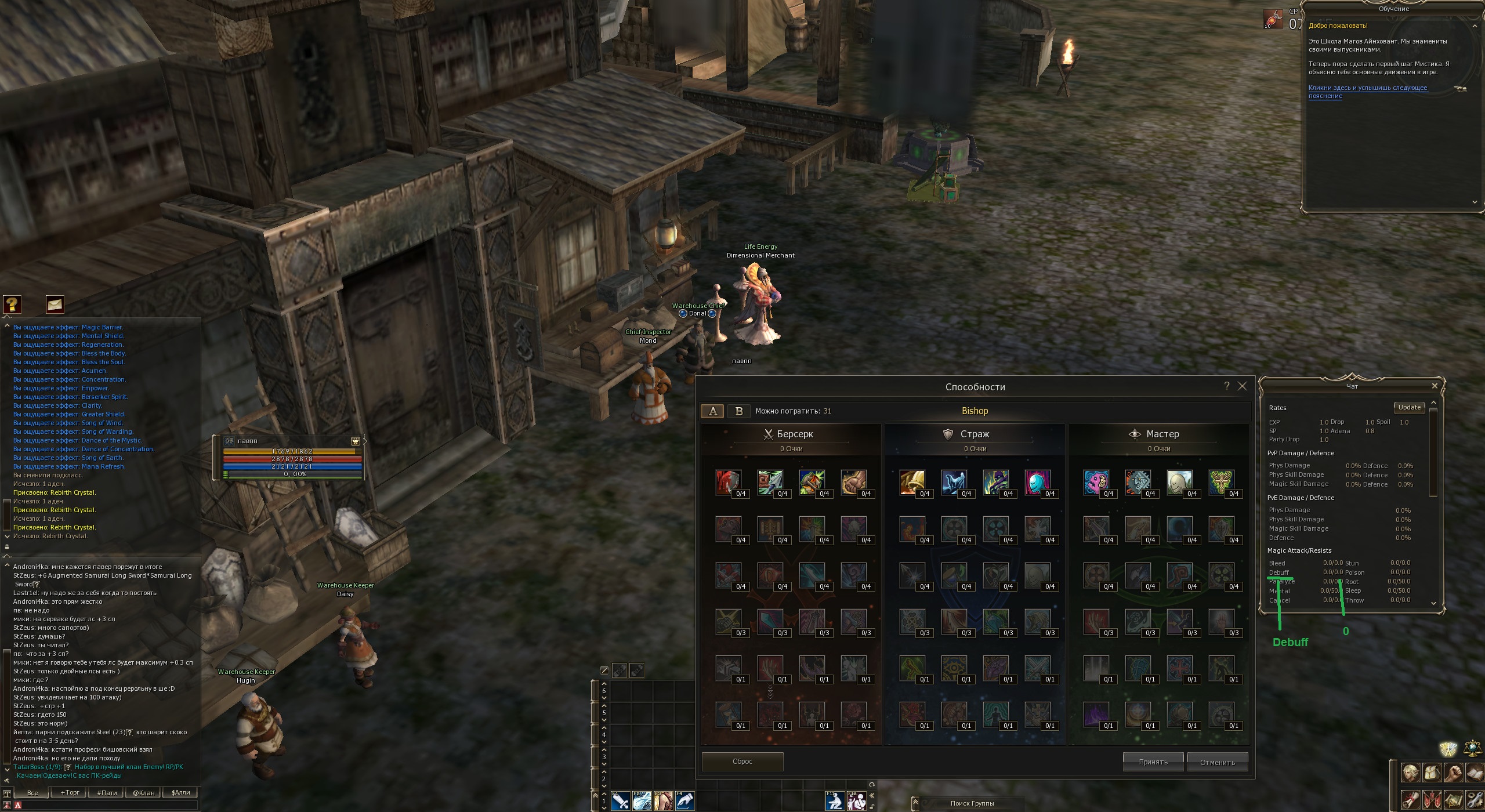Switch to ability preset B
The width and height of the screenshot is (1485, 812).
coord(738,411)
